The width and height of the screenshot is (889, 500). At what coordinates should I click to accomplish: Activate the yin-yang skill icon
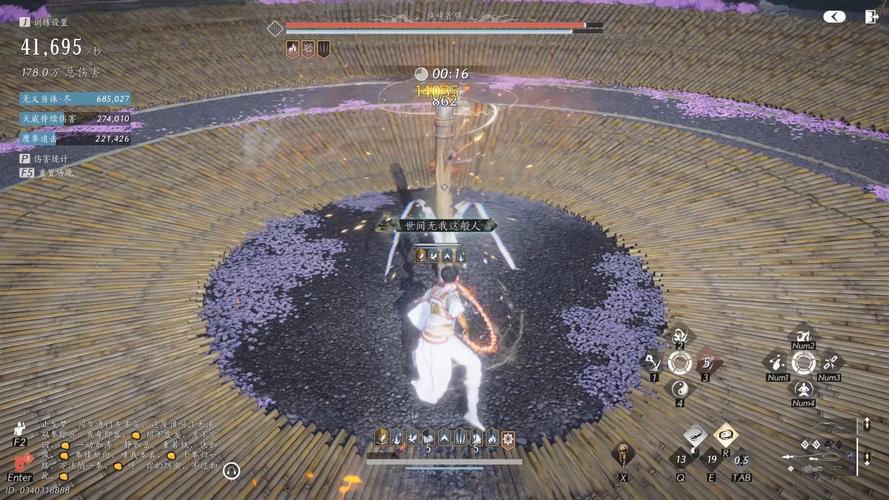click(x=680, y=389)
